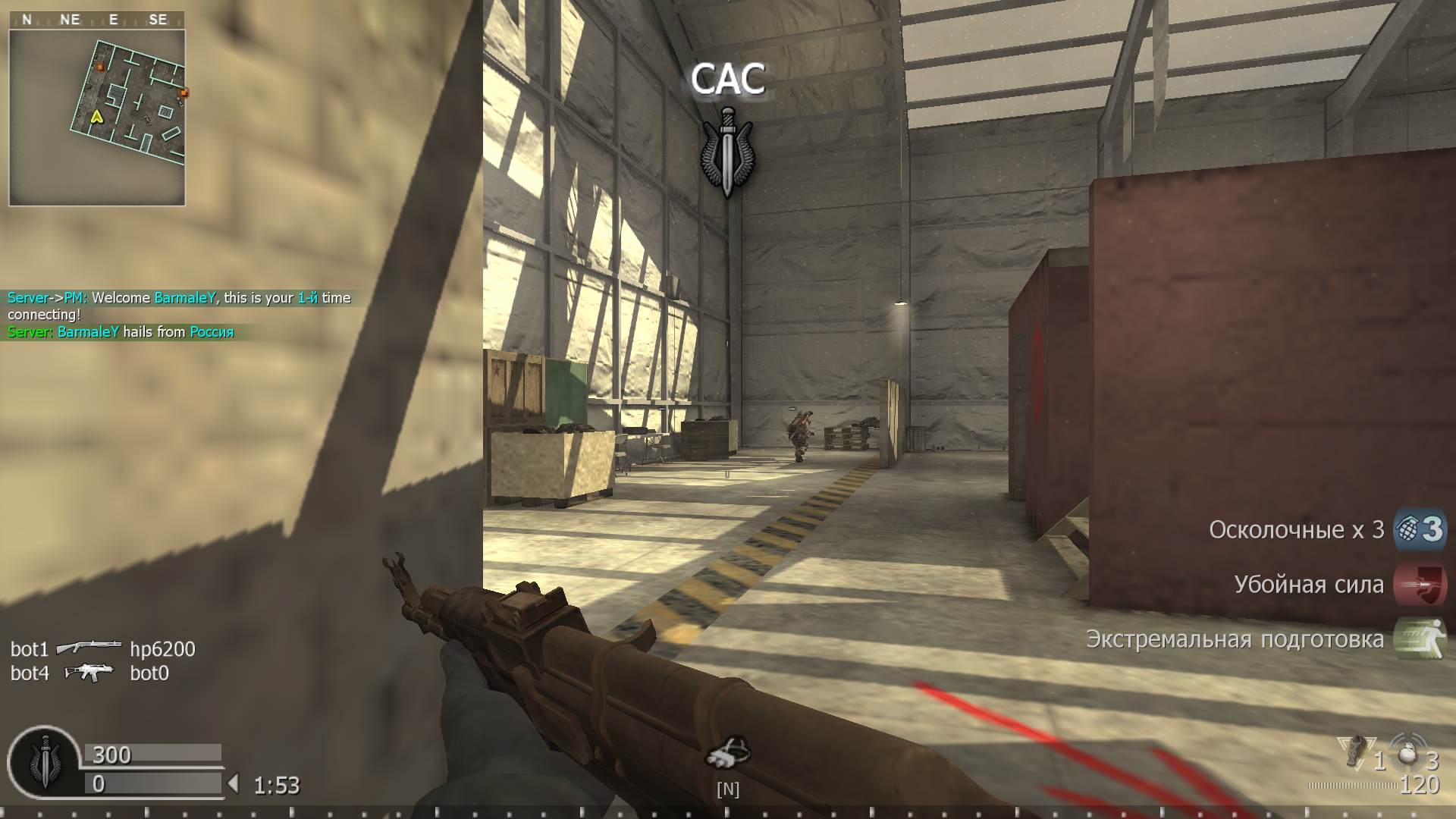Viewport: 1456px width, 819px height.
Task: Click the Россия link in the server chat
Action: tap(212, 331)
